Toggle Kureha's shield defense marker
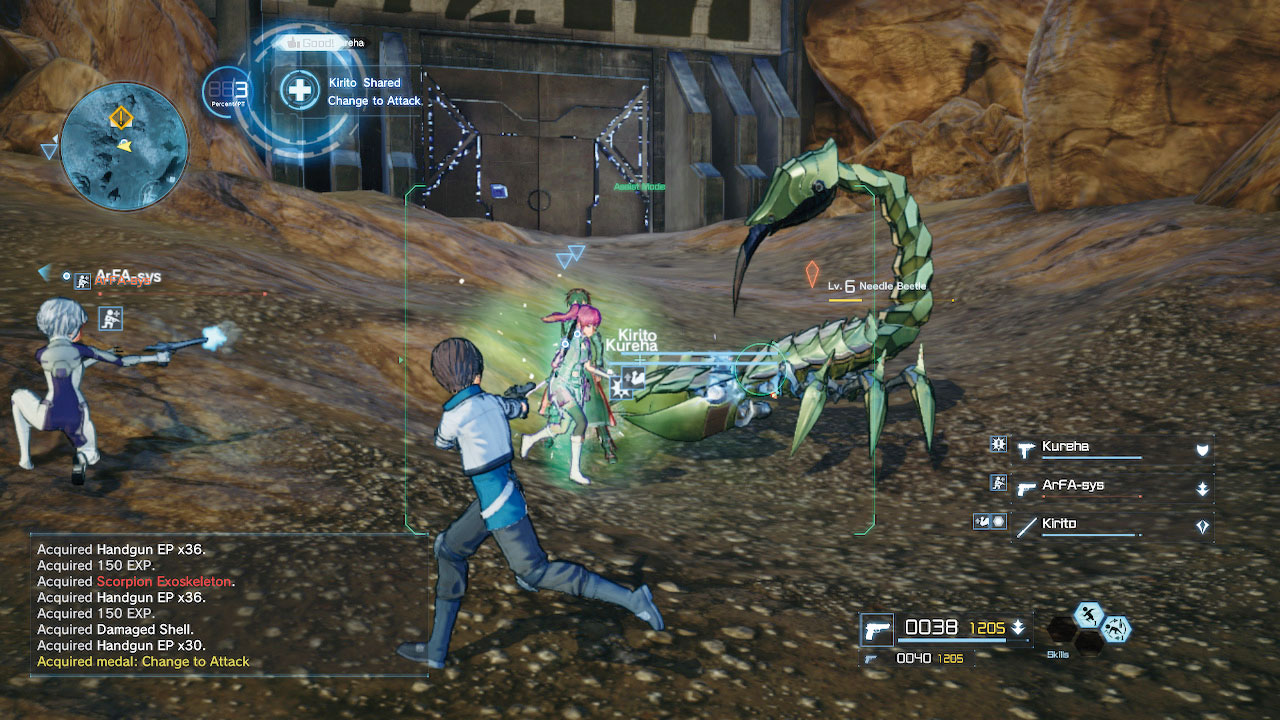This screenshot has height=720, width=1280. click(1202, 450)
